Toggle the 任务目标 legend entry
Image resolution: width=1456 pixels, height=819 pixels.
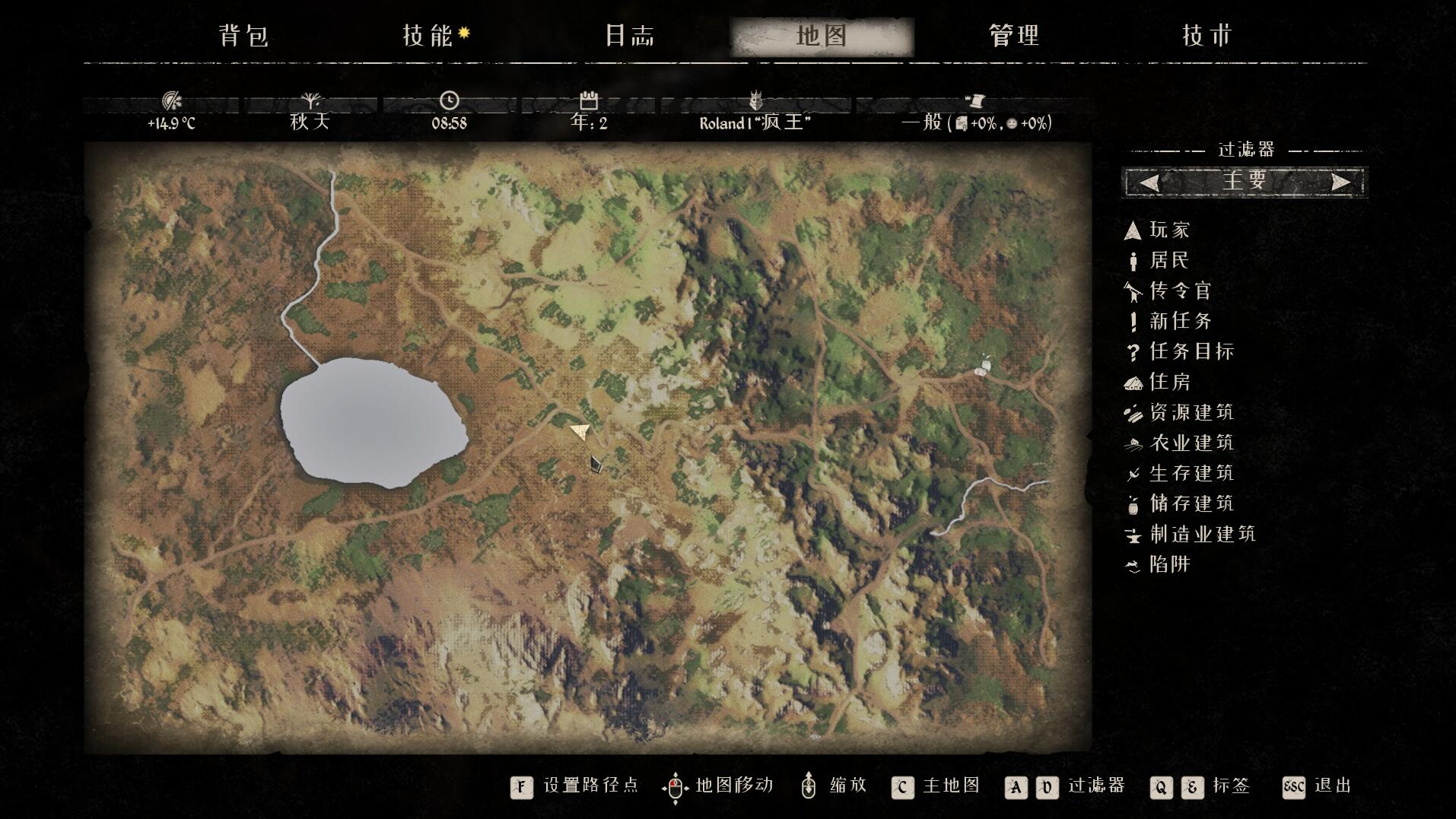[1191, 351]
